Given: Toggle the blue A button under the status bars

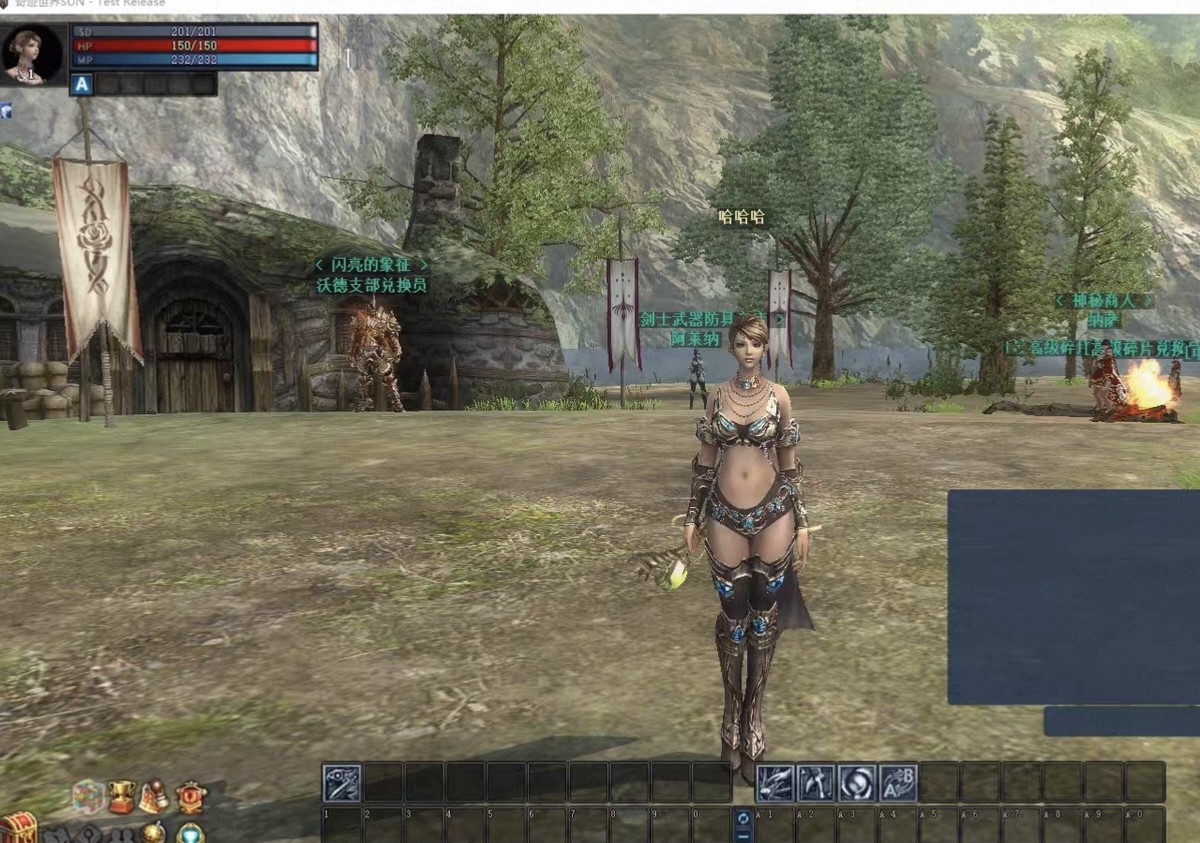Looking at the screenshot, I should click(x=82, y=85).
